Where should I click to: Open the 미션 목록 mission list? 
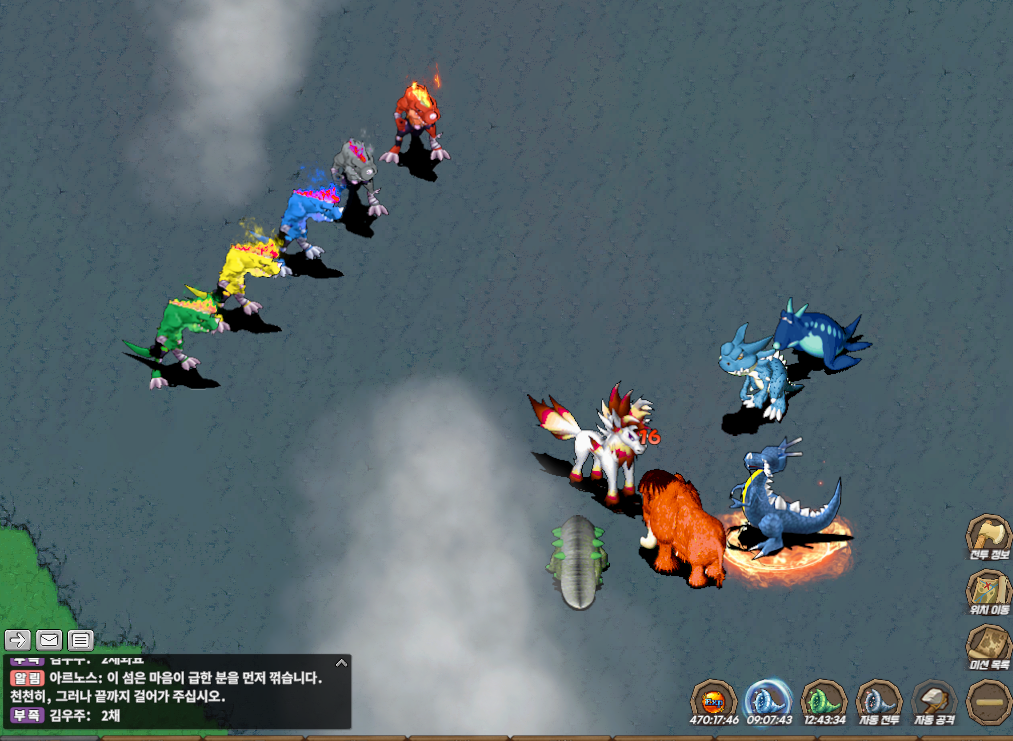pos(989,645)
